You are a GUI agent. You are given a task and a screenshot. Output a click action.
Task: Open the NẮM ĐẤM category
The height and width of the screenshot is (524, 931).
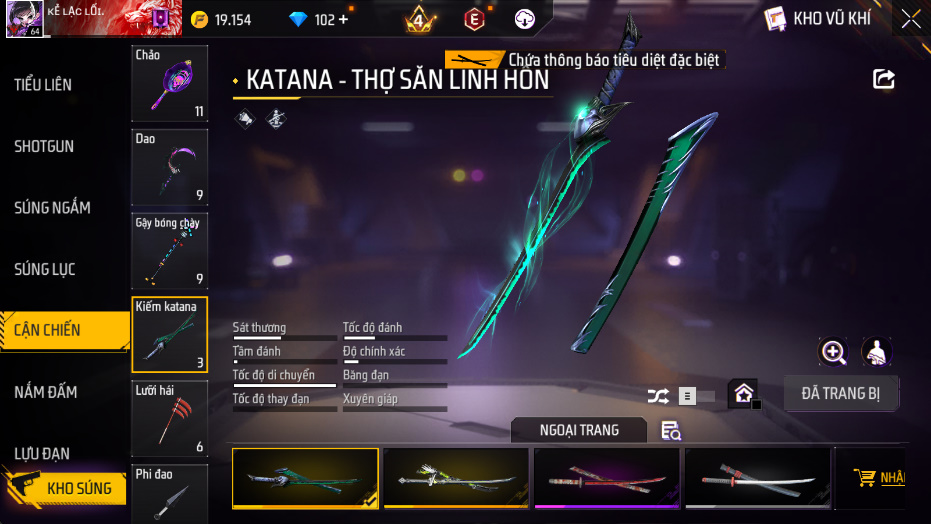tap(46, 392)
